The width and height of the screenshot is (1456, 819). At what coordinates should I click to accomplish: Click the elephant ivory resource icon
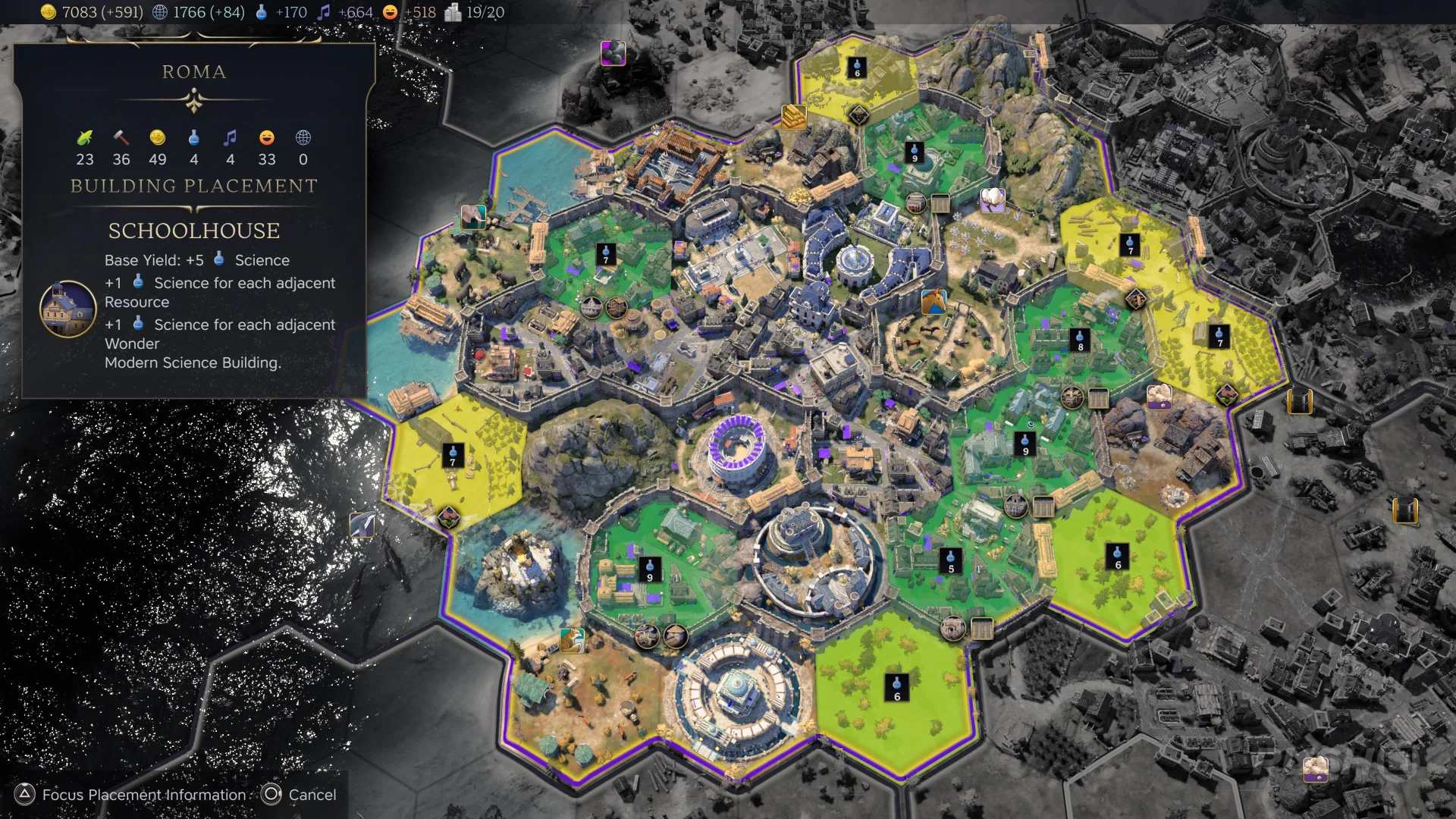(473, 217)
